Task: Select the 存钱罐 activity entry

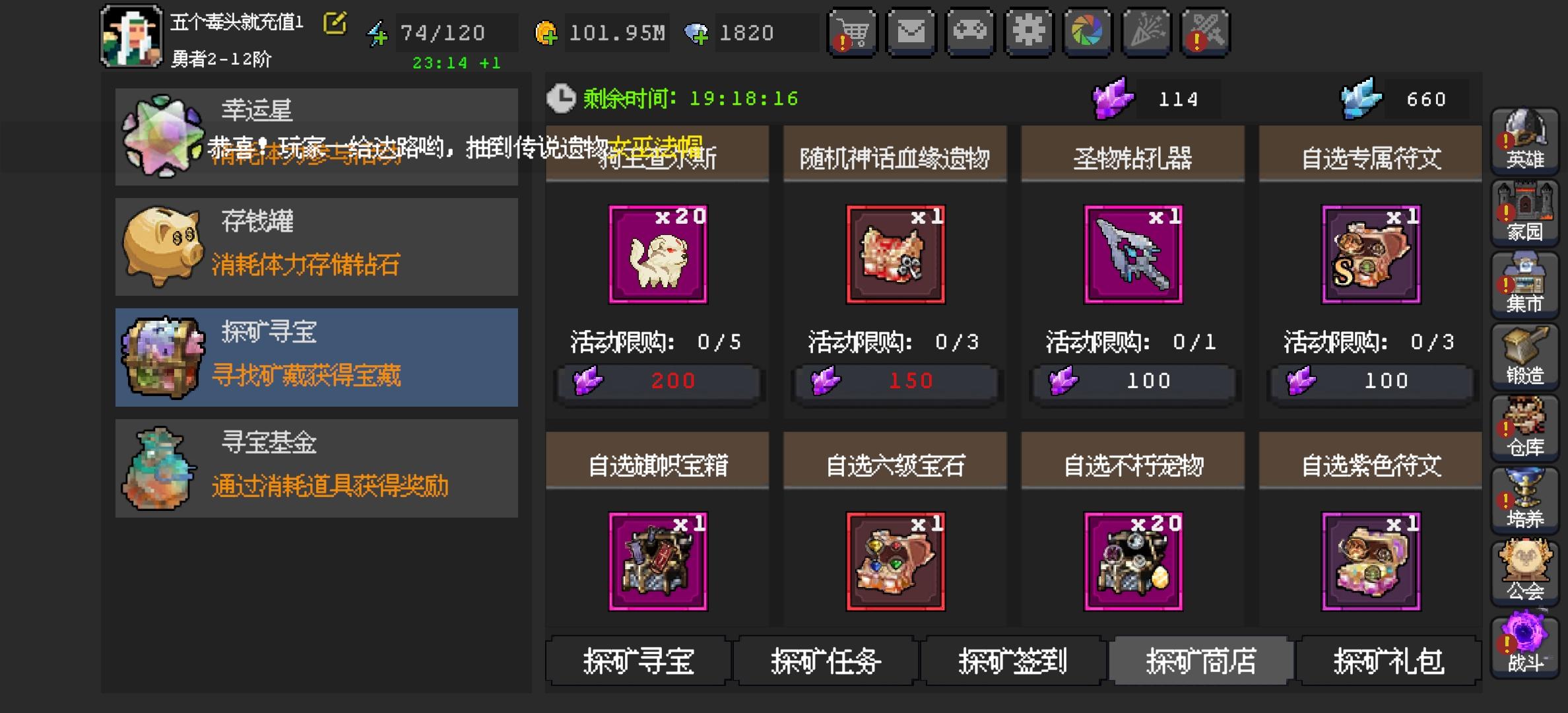Action: tap(317, 246)
